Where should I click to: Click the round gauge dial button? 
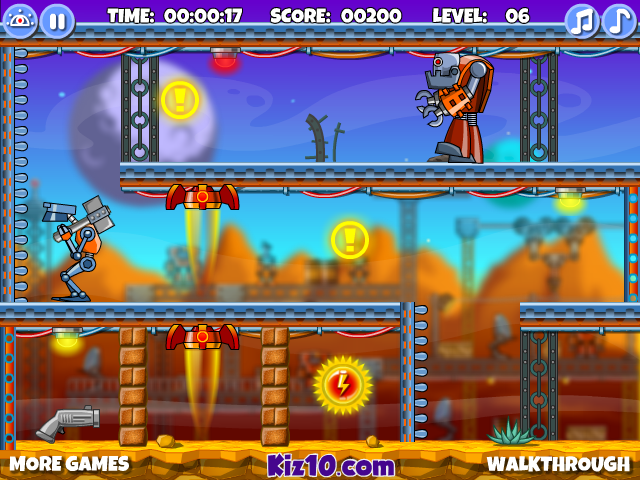point(20,20)
